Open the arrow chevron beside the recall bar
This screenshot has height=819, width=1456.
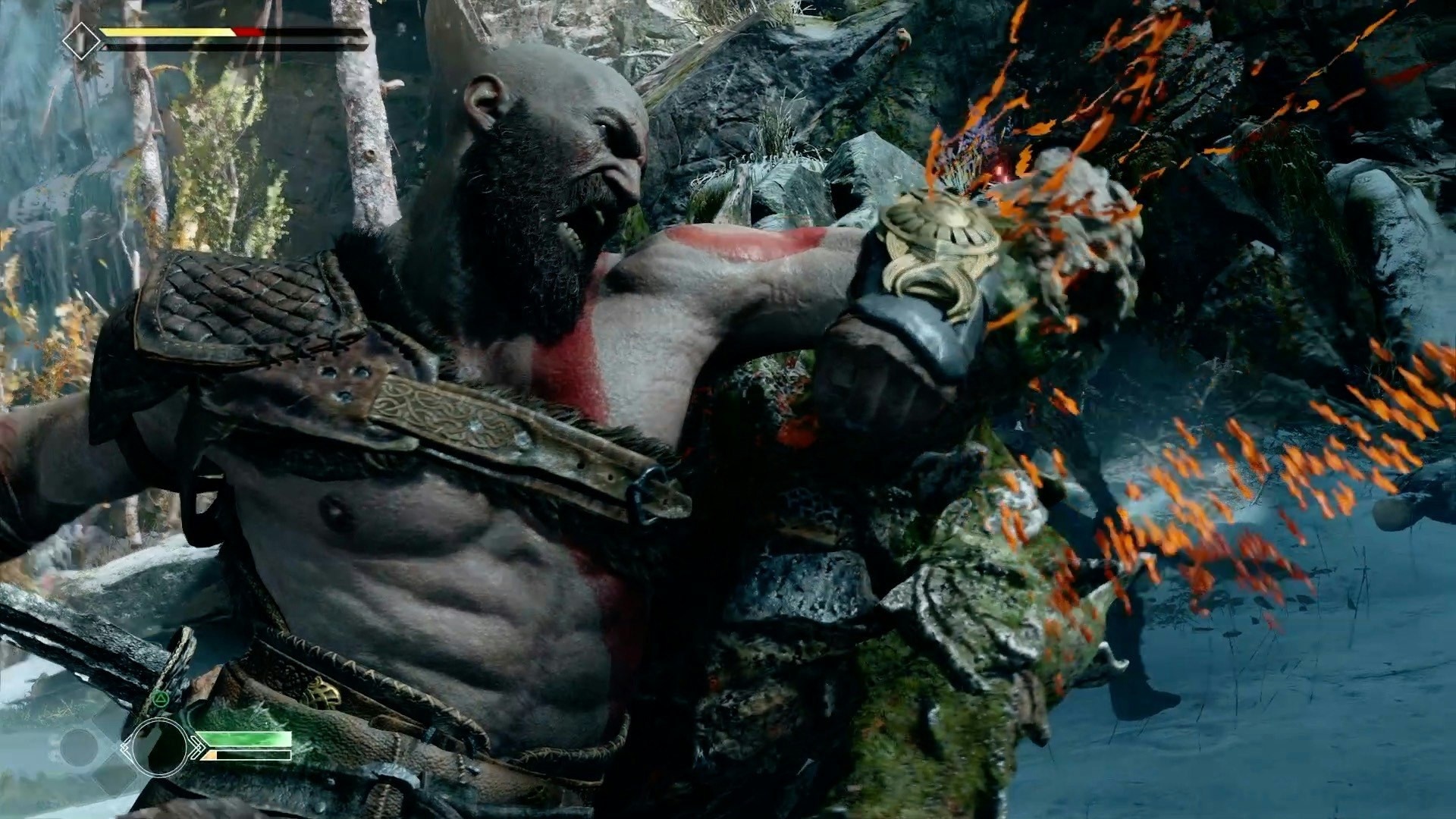pos(199,748)
